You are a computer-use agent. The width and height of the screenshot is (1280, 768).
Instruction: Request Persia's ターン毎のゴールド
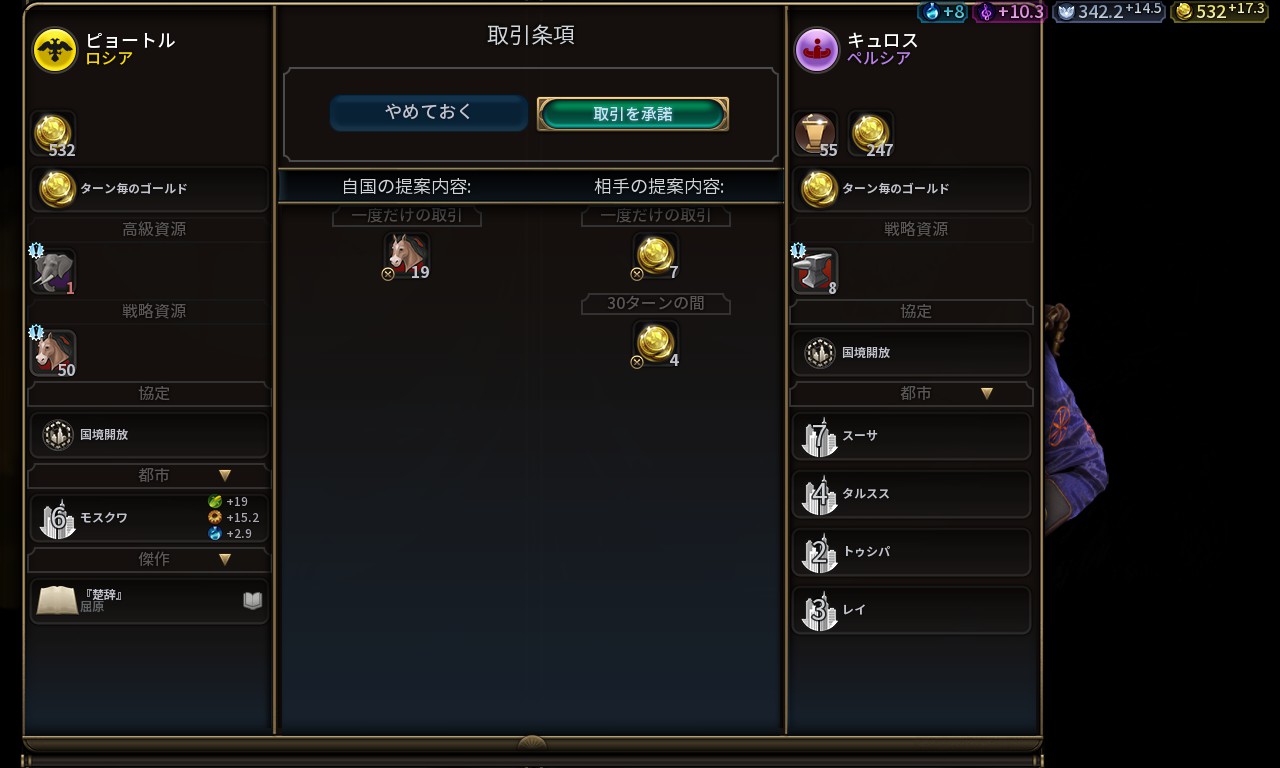pyautogui.click(x=910, y=189)
